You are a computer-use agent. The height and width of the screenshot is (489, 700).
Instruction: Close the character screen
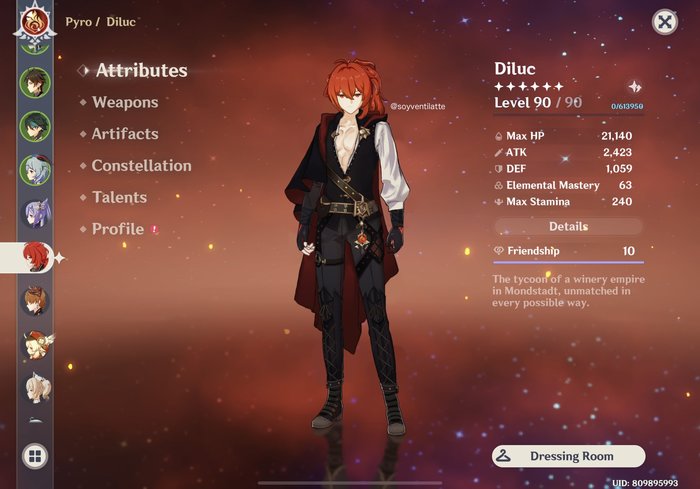point(664,22)
